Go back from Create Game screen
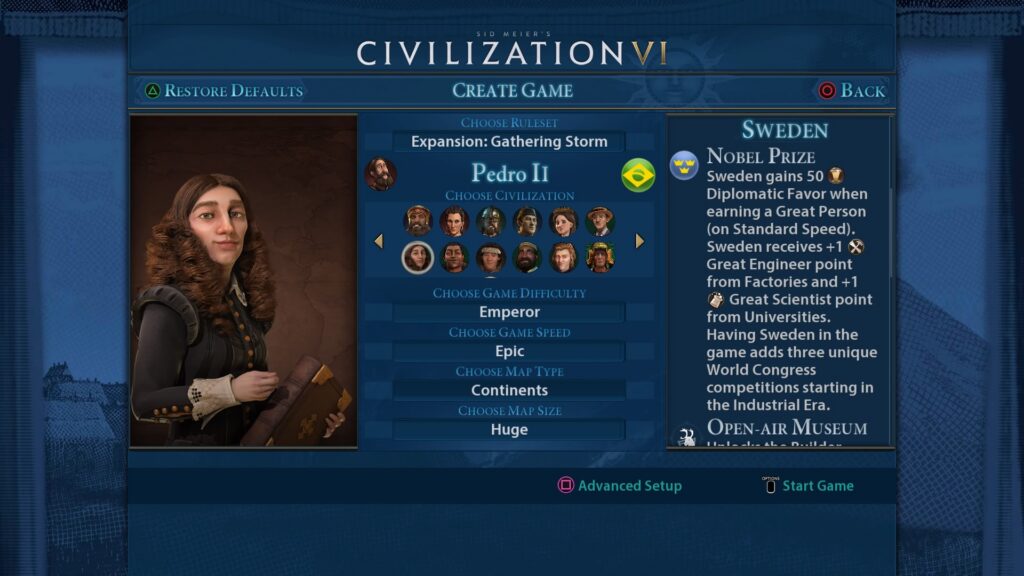 [x=852, y=91]
